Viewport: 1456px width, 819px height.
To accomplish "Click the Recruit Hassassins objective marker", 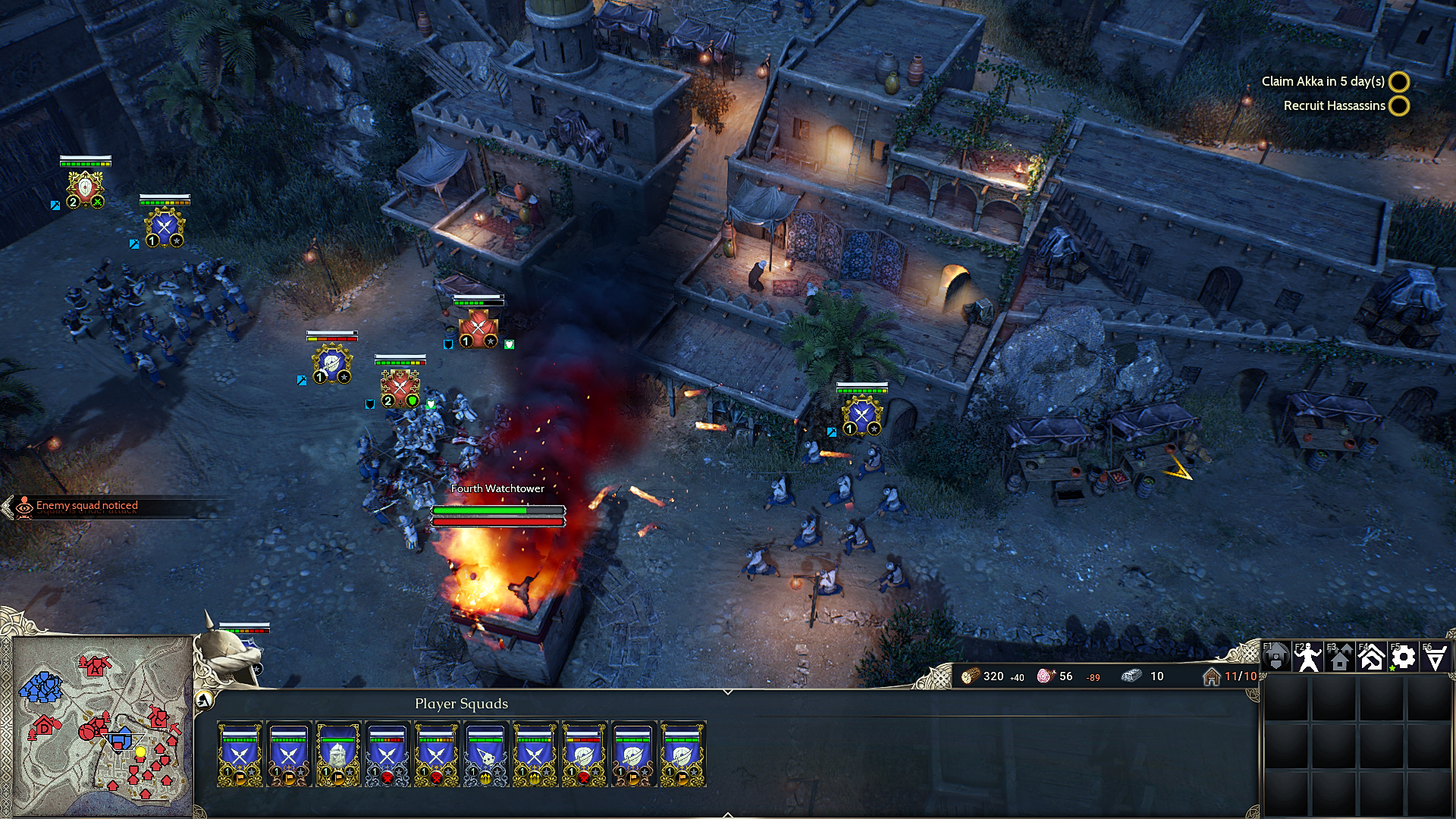I will click(1399, 106).
